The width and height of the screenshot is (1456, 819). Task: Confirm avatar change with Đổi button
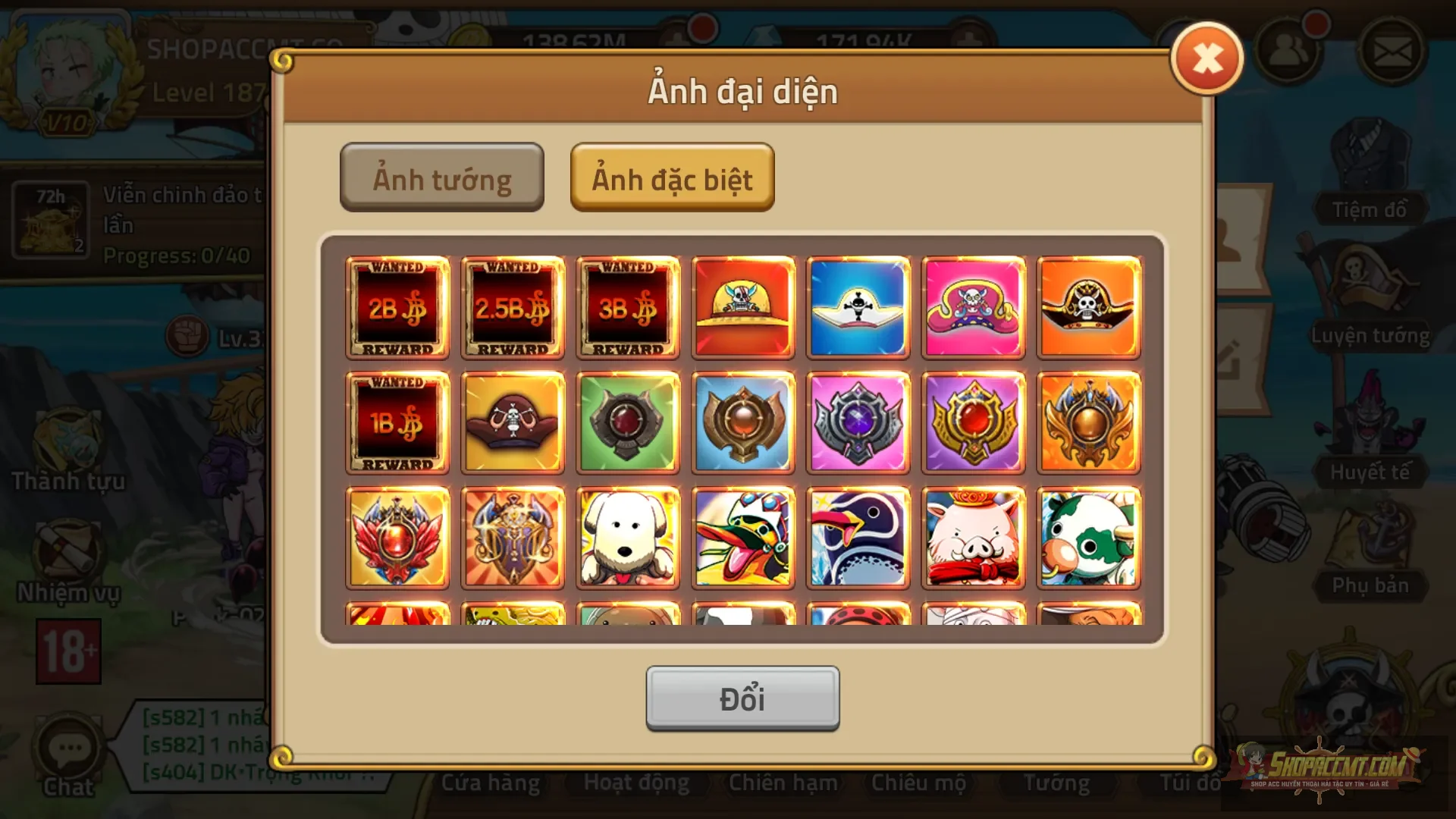[x=742, y=698]
